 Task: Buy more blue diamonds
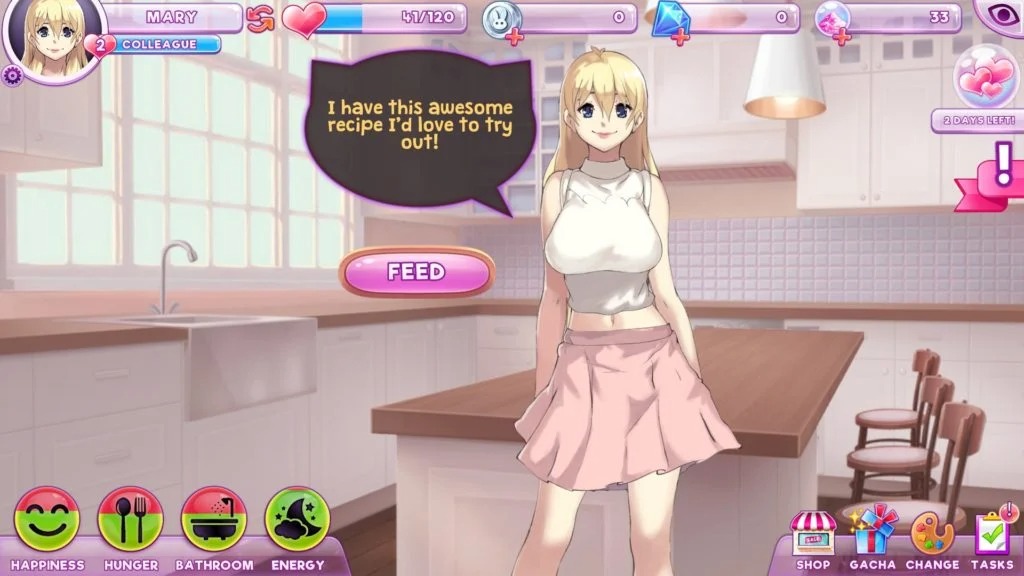click(680, 38)
